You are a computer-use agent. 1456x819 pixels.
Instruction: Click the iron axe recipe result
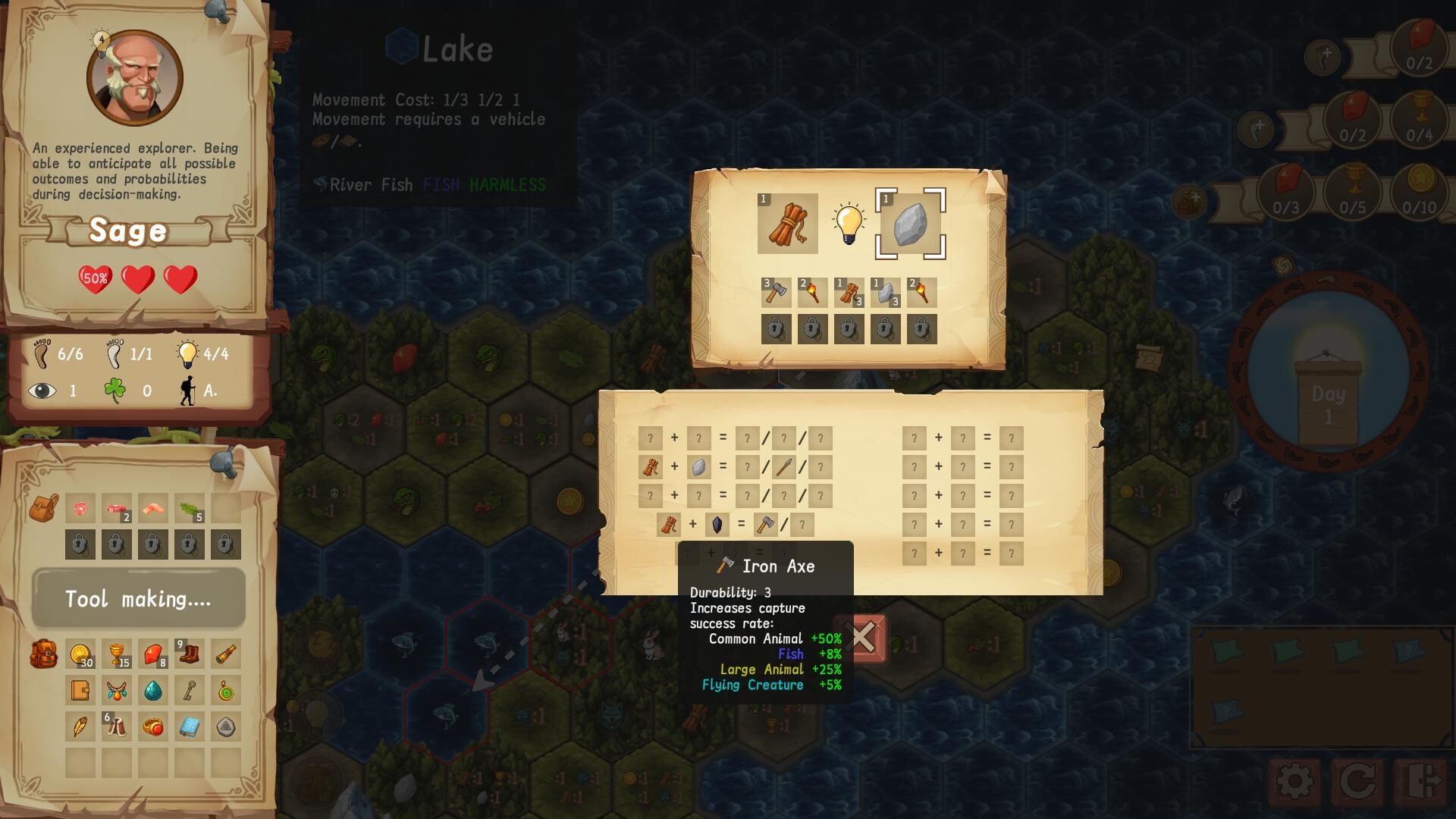pyautogui.click(x=766, y=524)
